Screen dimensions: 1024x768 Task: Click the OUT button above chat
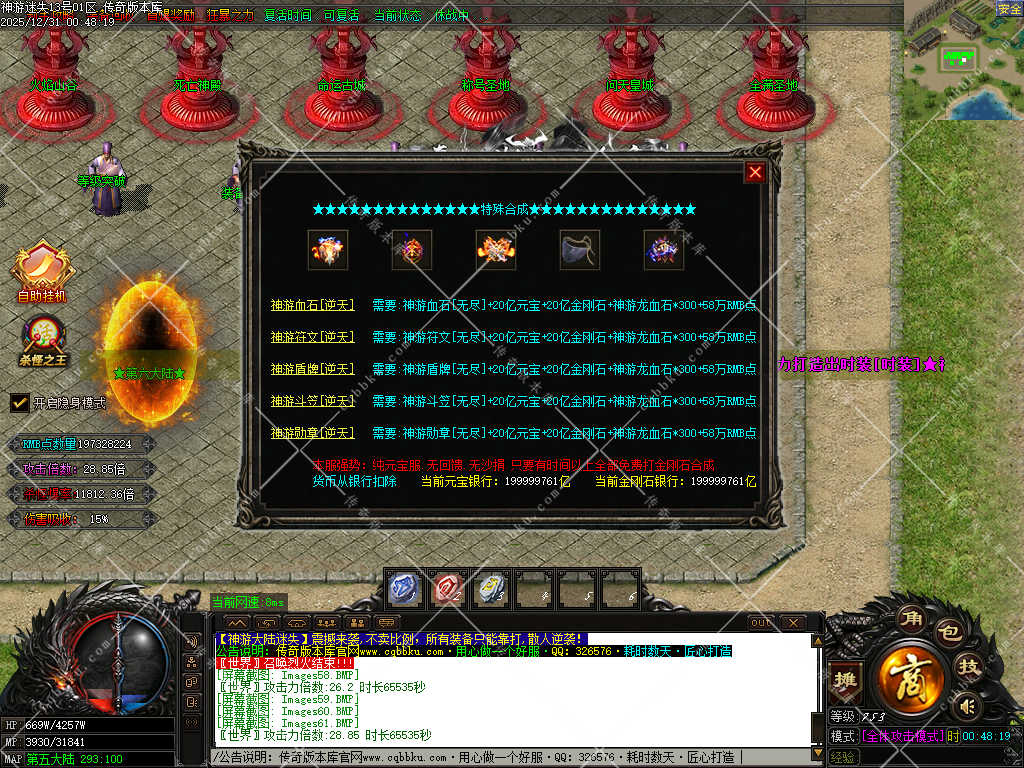pyautogui.click(x=760, y=622)
